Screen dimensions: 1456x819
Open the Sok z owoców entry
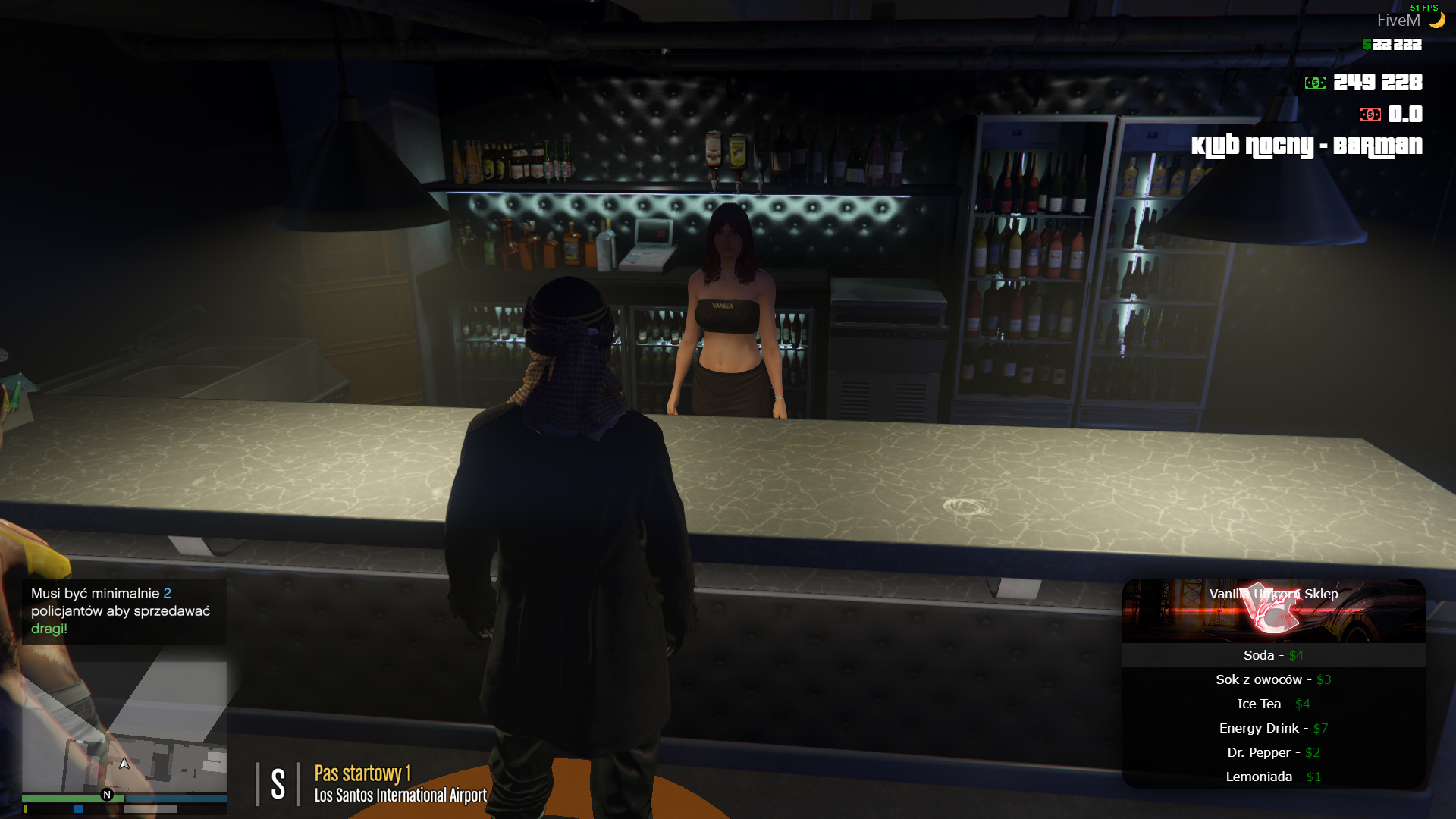click(1272, 679)
